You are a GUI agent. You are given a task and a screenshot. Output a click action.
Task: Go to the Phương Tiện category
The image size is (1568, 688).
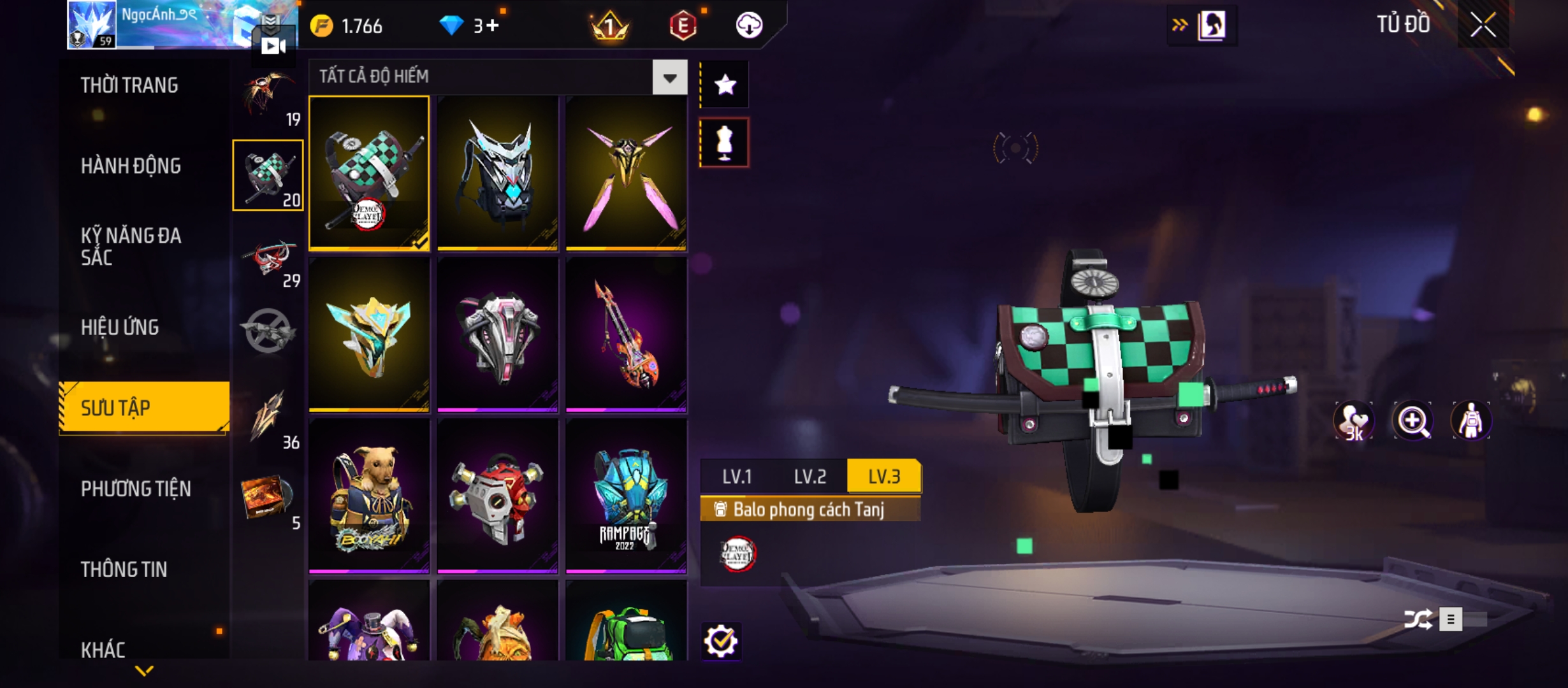coord(136,489)
